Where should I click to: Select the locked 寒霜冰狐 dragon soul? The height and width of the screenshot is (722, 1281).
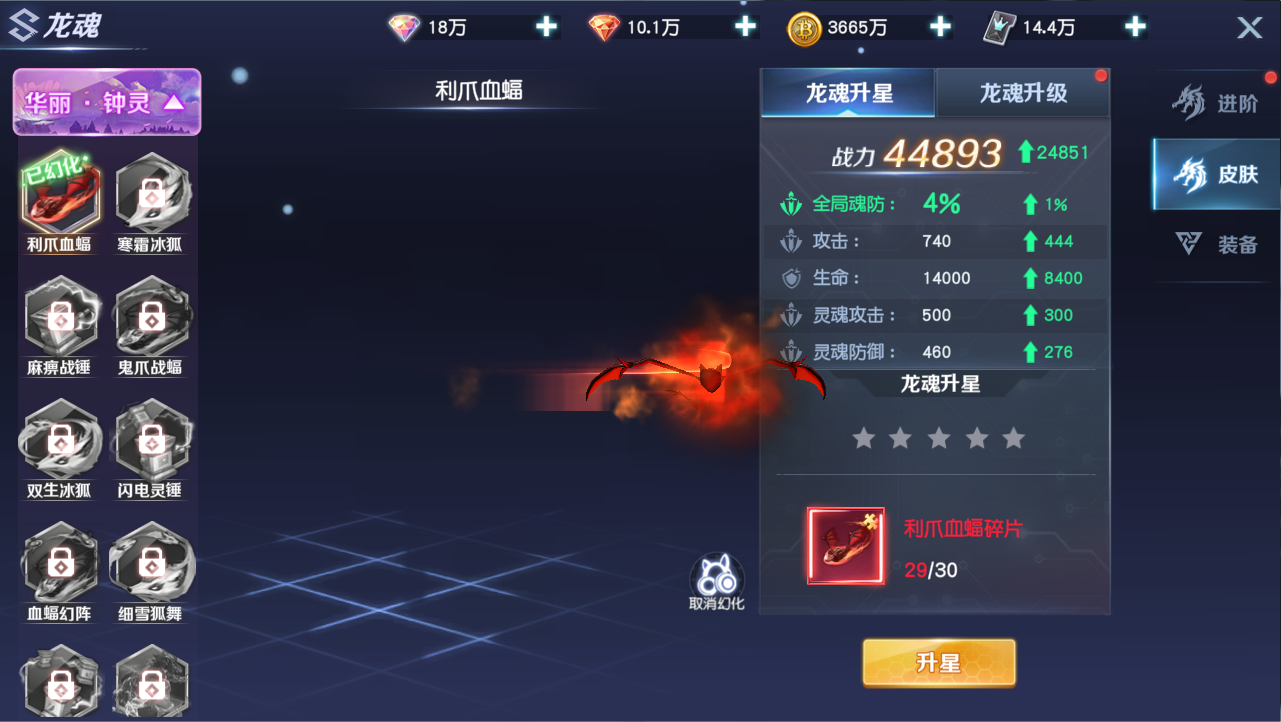[x=151, y=198]
